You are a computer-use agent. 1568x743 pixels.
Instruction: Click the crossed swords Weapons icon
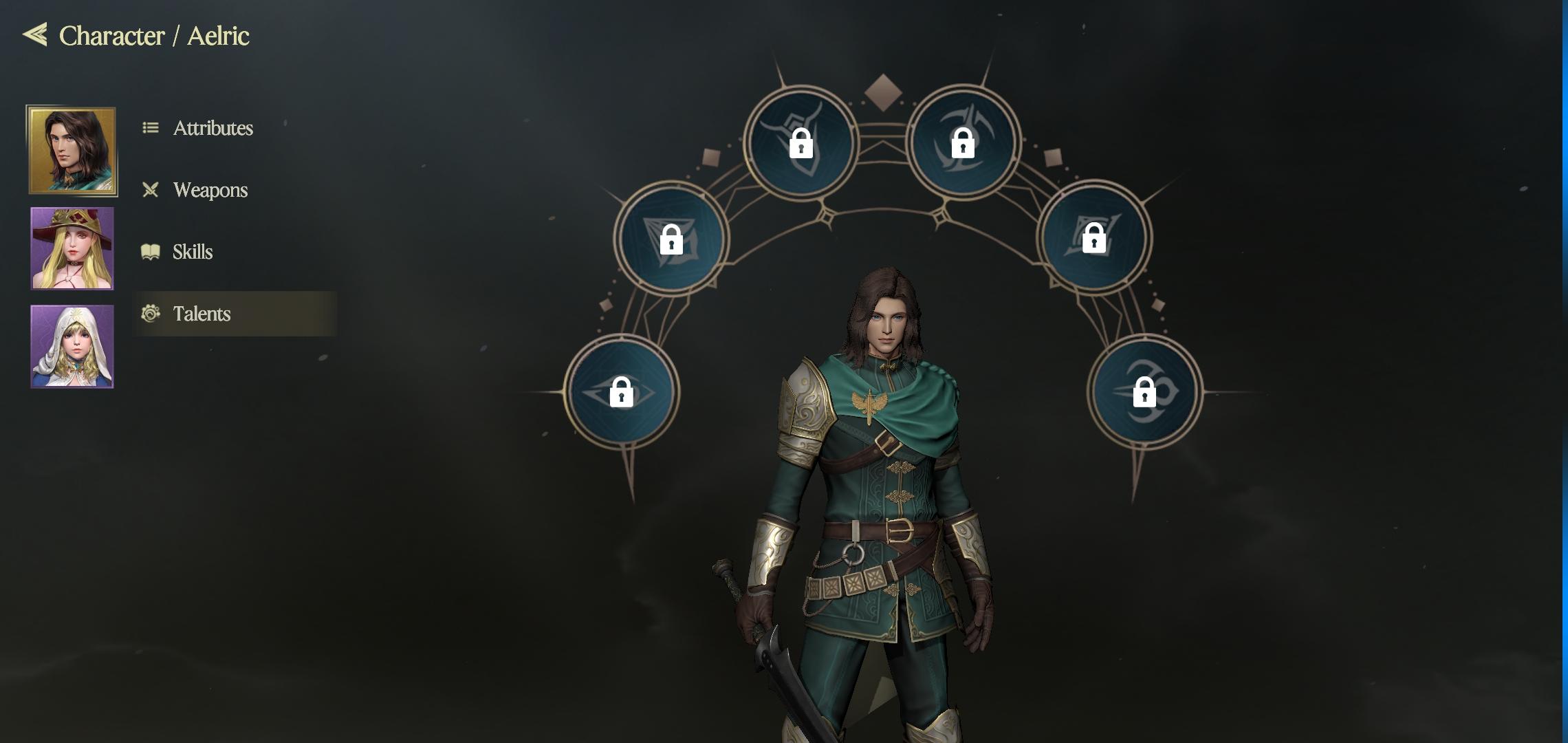click(x=152, y=190)
